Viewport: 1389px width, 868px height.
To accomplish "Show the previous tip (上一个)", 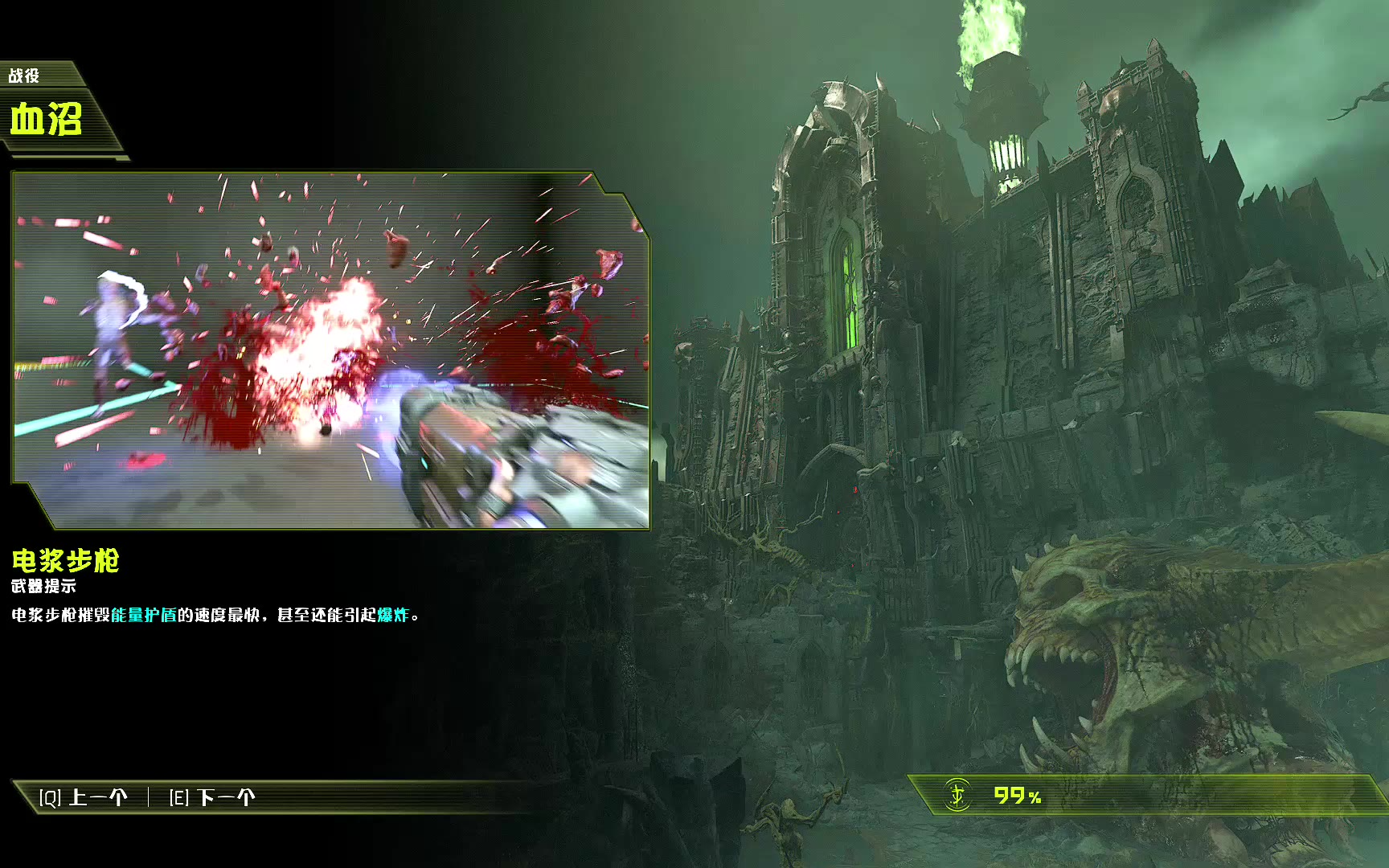I will (84, 797).
